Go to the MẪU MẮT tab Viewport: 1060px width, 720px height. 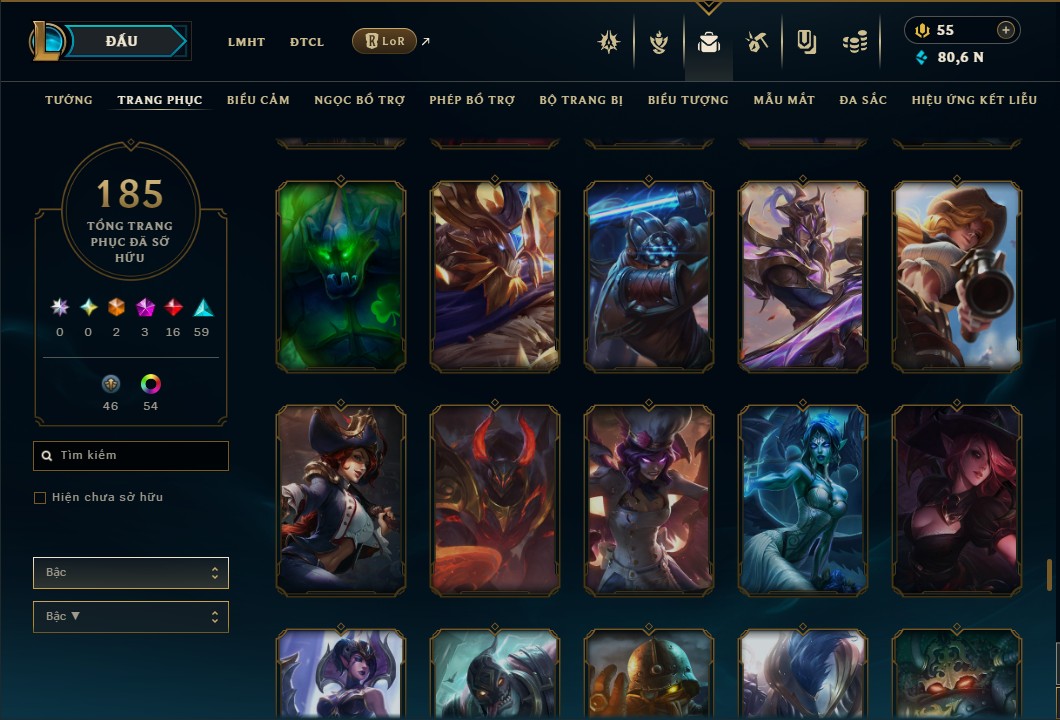[784, 100]
